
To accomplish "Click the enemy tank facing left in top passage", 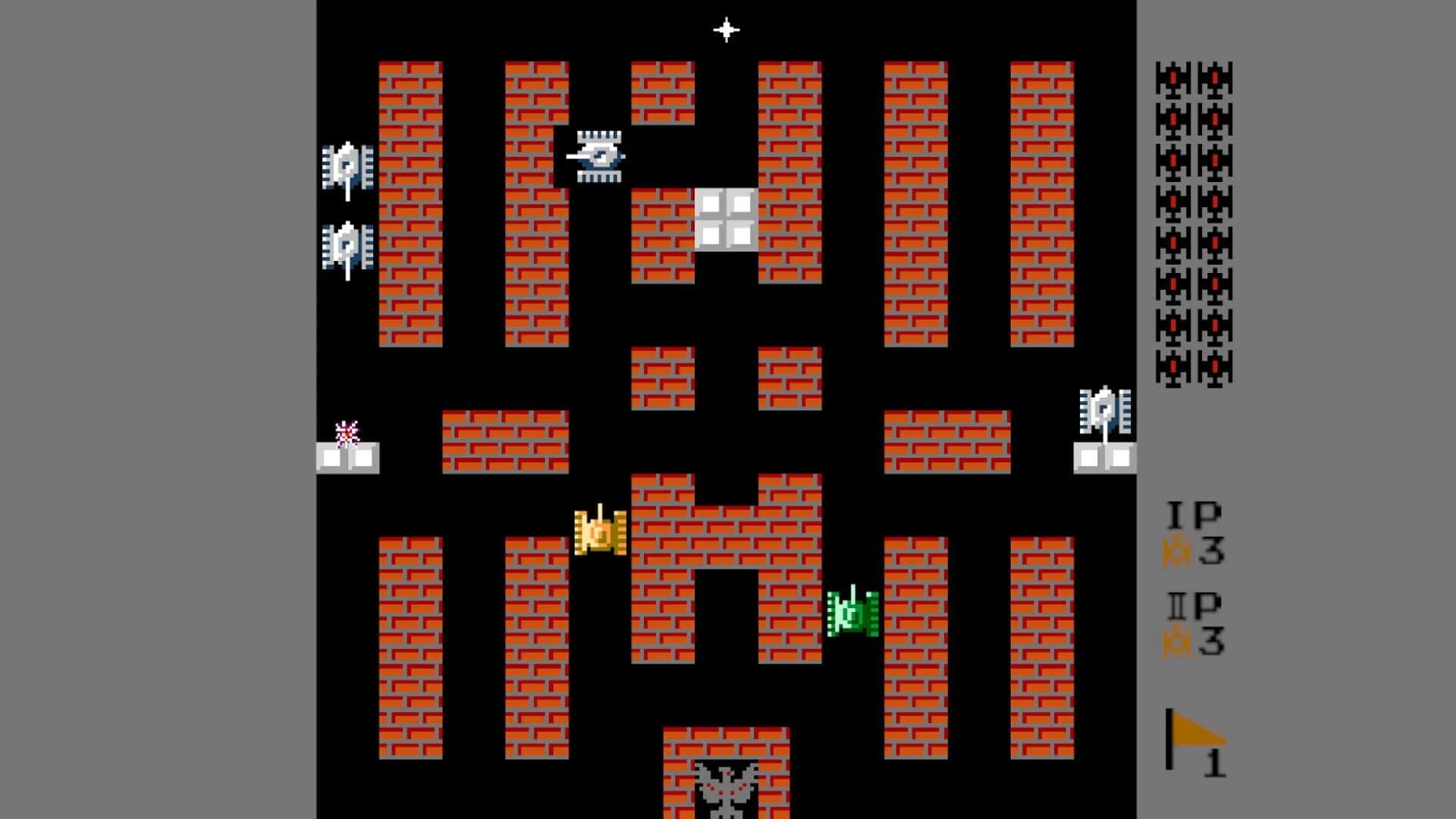I will (x=598, y=155).
